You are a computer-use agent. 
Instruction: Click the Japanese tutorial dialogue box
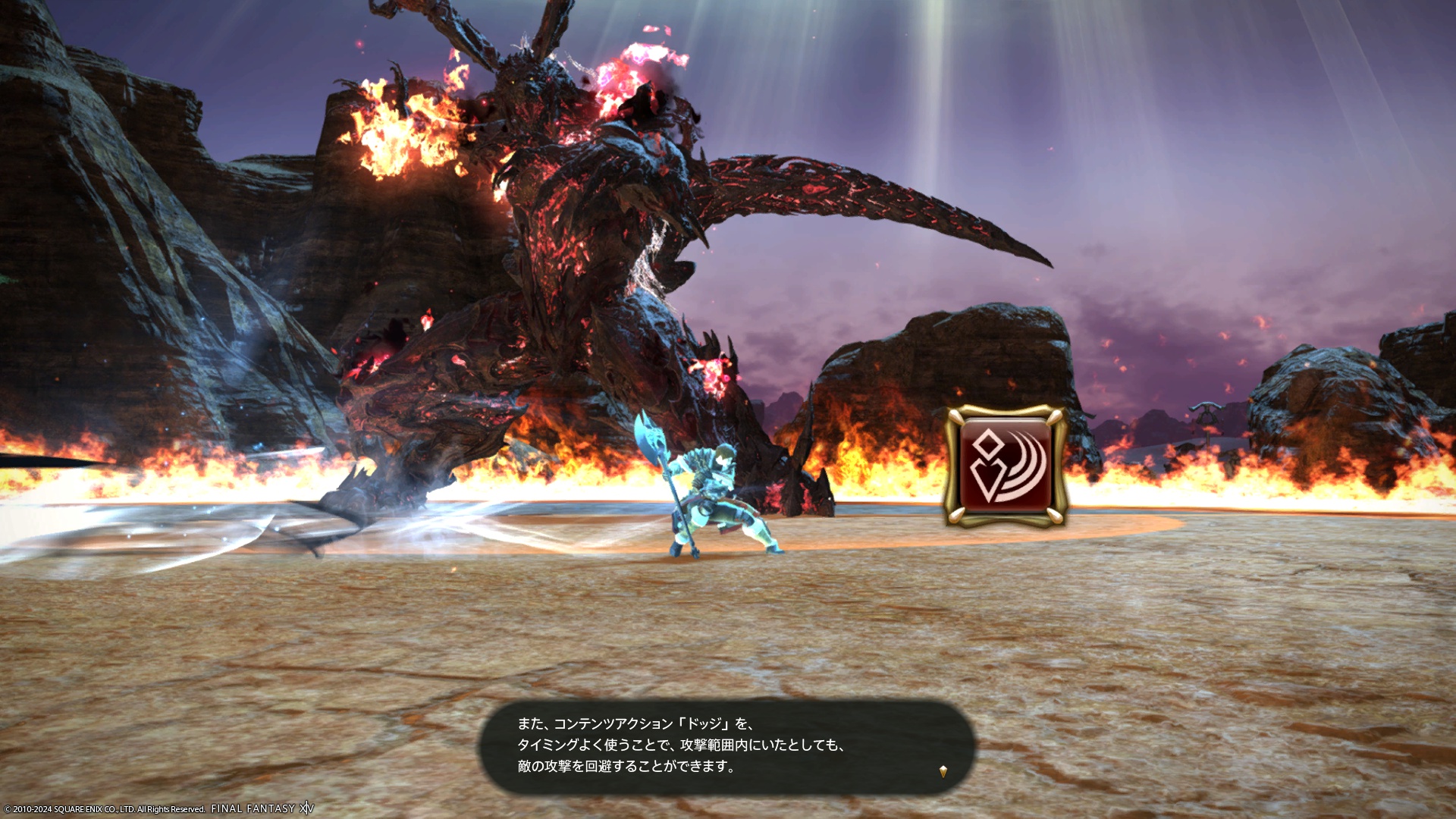coord(726,746)
